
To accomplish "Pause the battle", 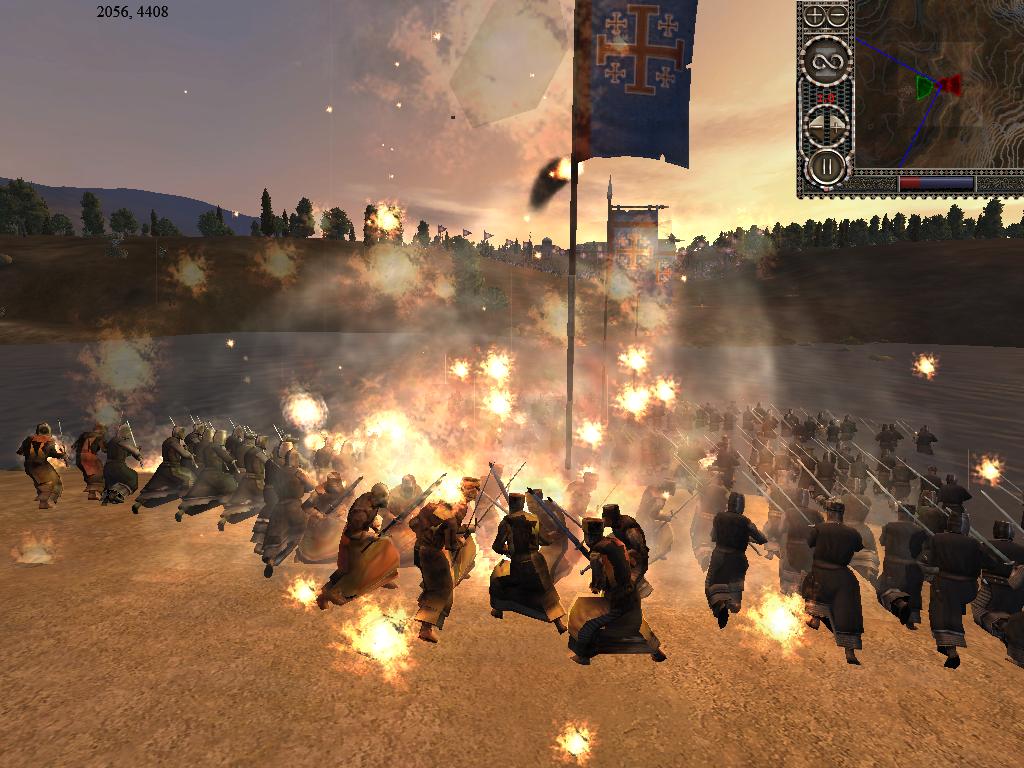I will pyautogui.click(x=827, y=166).
